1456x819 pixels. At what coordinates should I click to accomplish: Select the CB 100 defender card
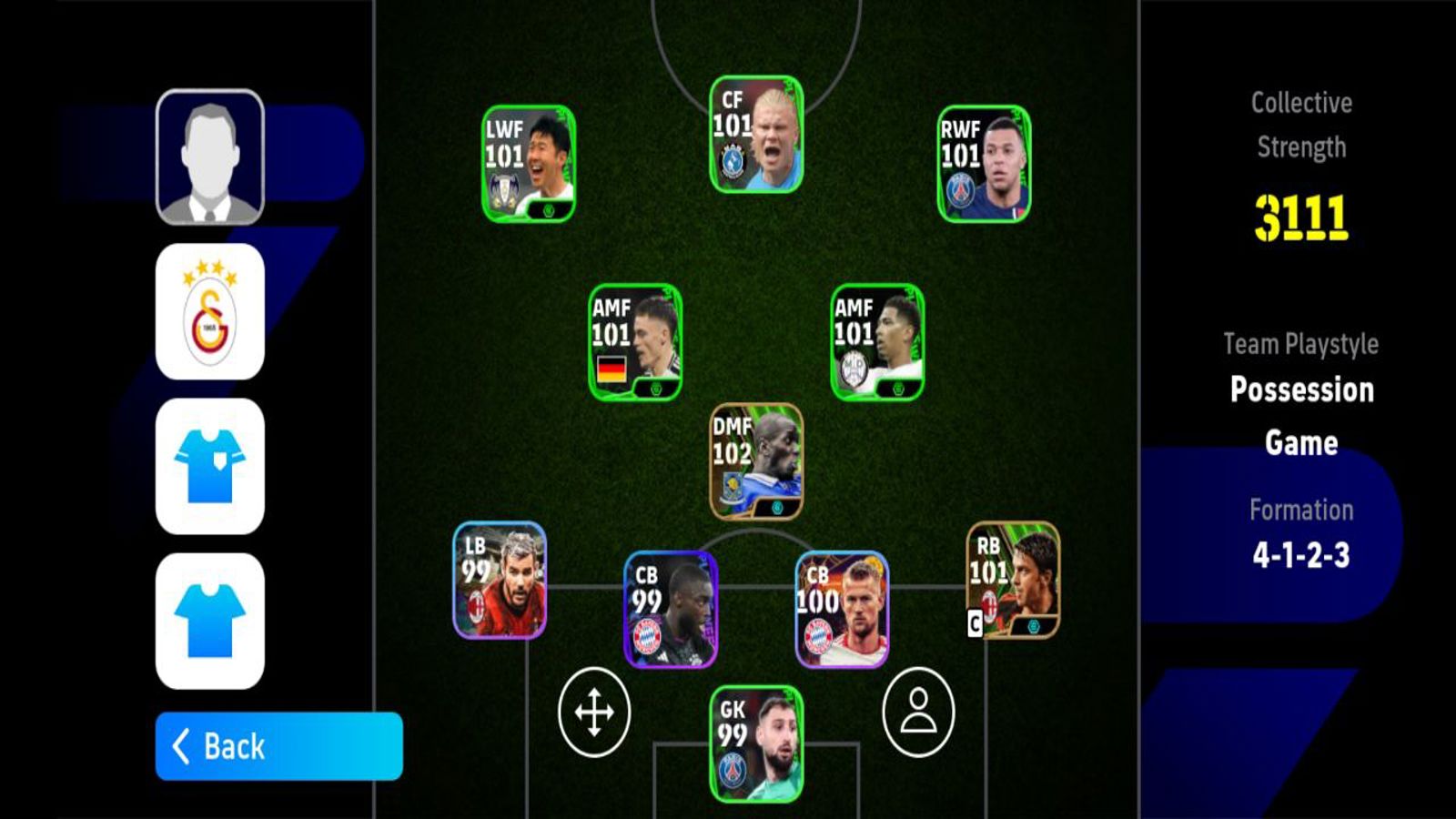tap(842, 610)
